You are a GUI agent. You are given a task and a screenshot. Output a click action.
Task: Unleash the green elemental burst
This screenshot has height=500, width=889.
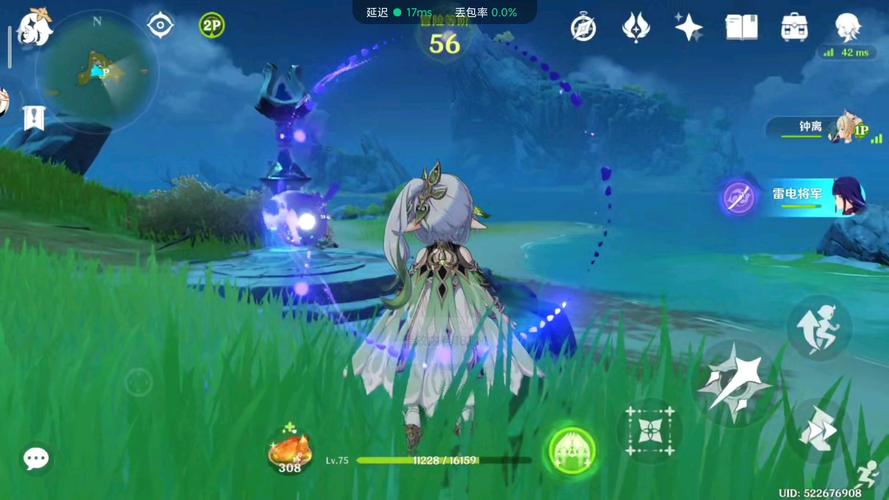tap(572, 450)
